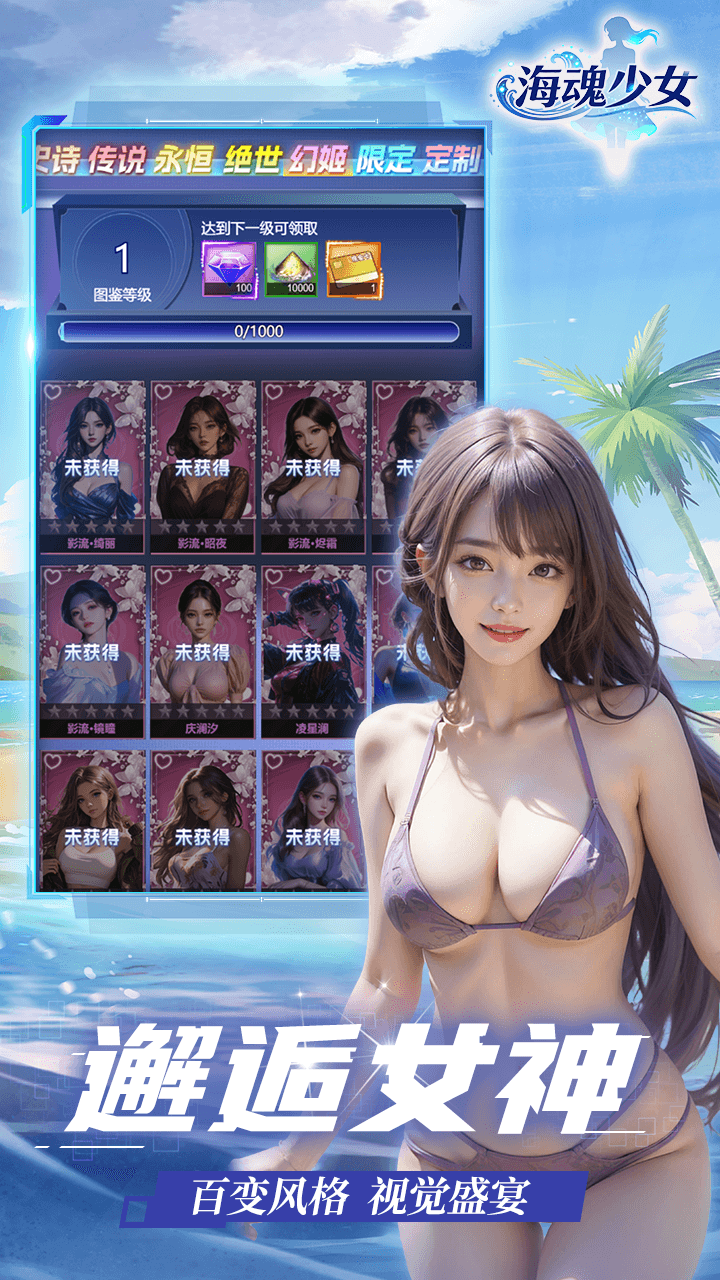The image size is (720, 1280).
Task: Click the purple diamond reward icon
Action: 230,270
